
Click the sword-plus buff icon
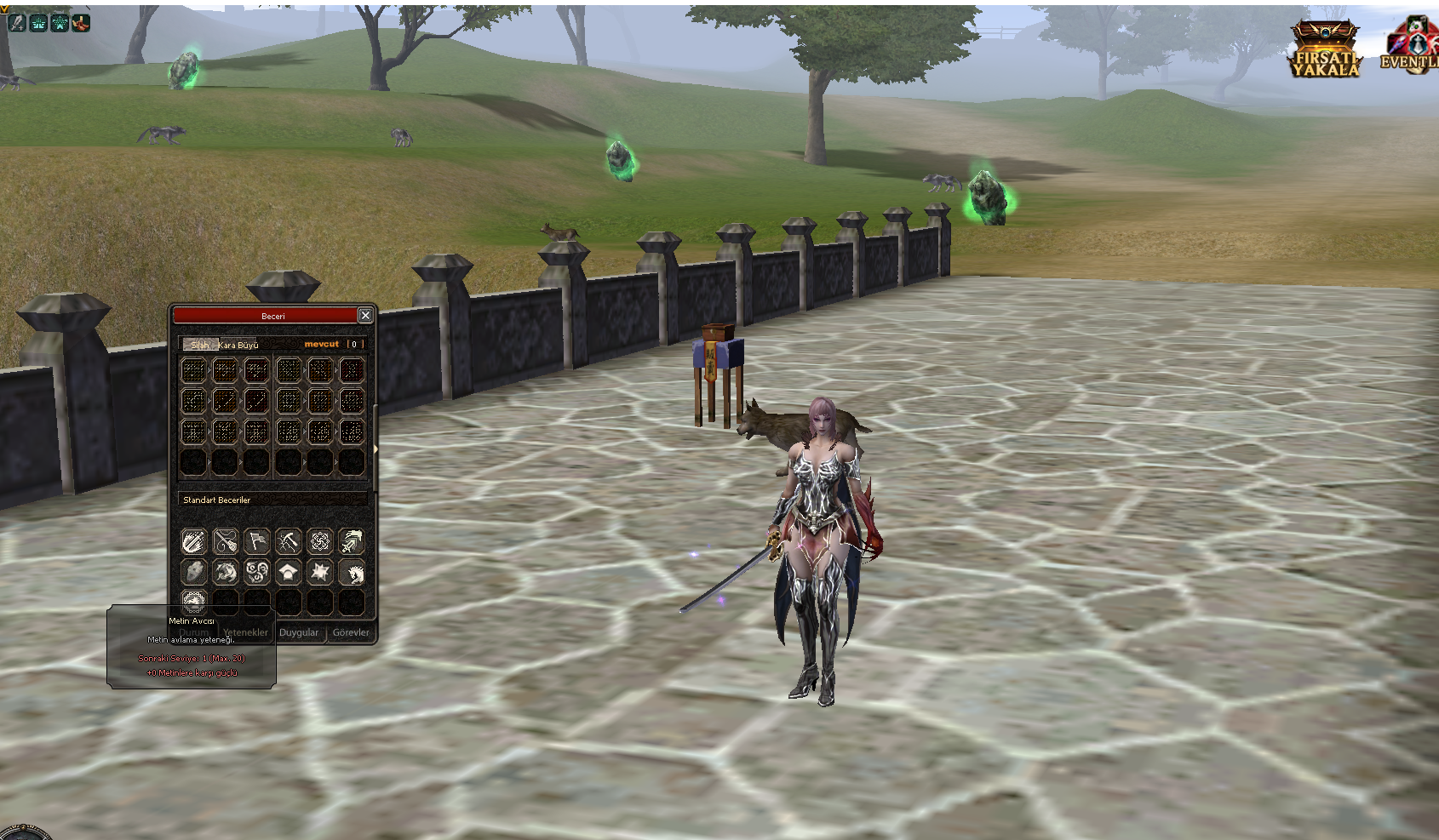click(17, 23)
